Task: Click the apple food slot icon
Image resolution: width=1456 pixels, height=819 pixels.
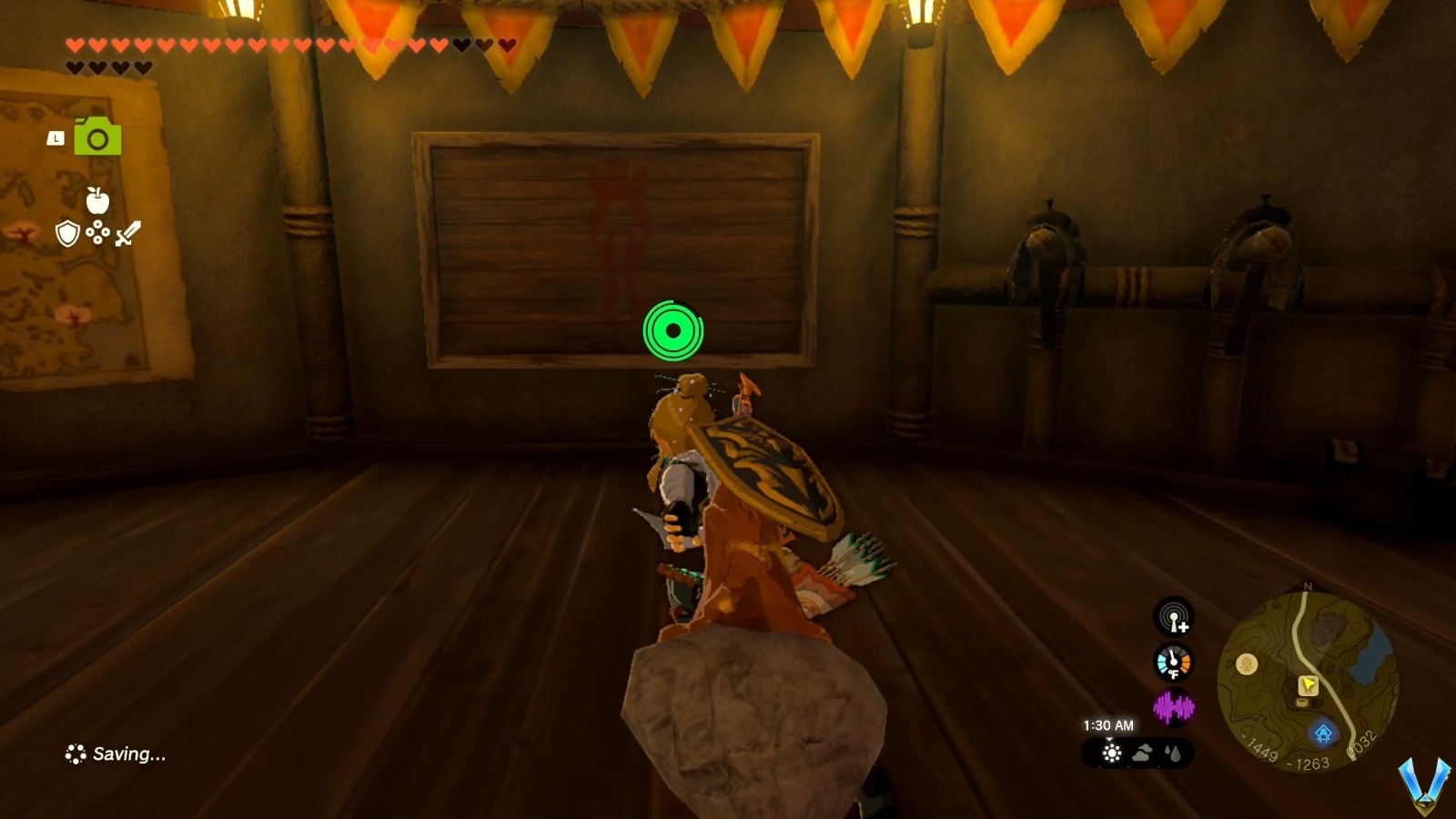Action: click(97, 201)
